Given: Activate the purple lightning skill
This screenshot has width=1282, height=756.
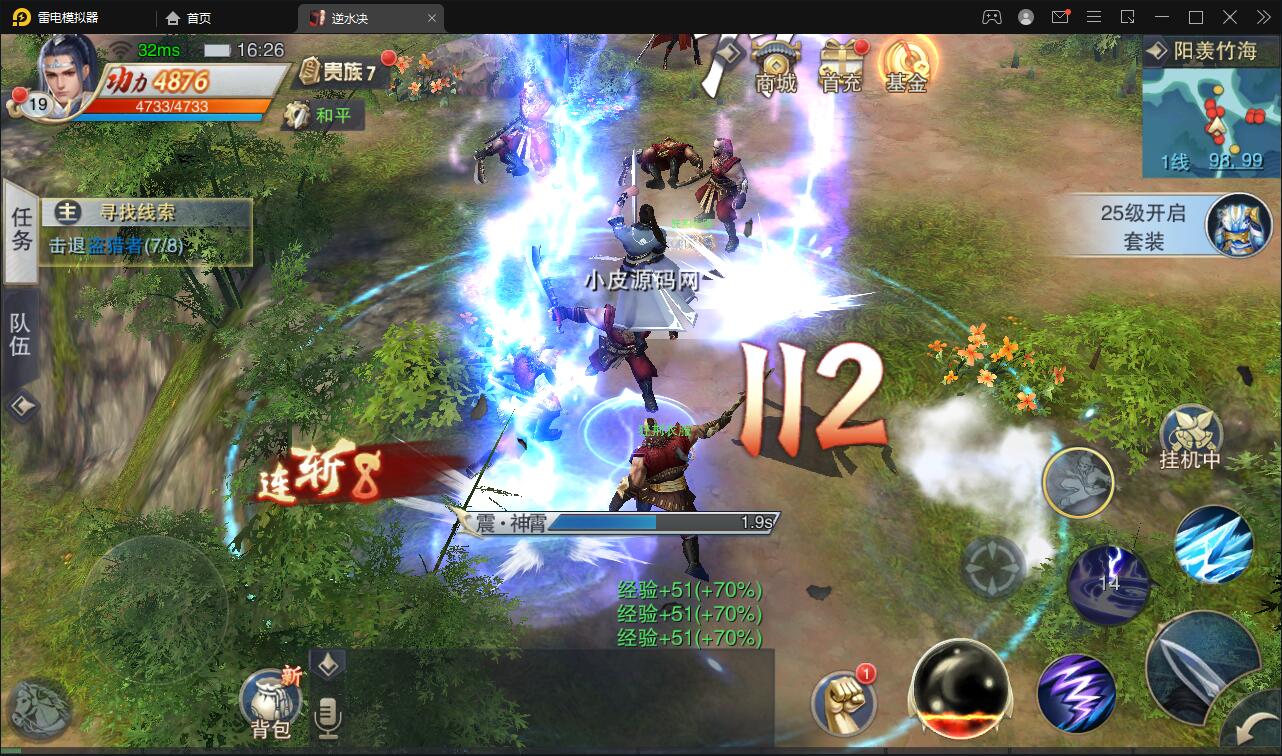Looking at the screenshot, I should pyautogui.click(x=1076, y=692).
